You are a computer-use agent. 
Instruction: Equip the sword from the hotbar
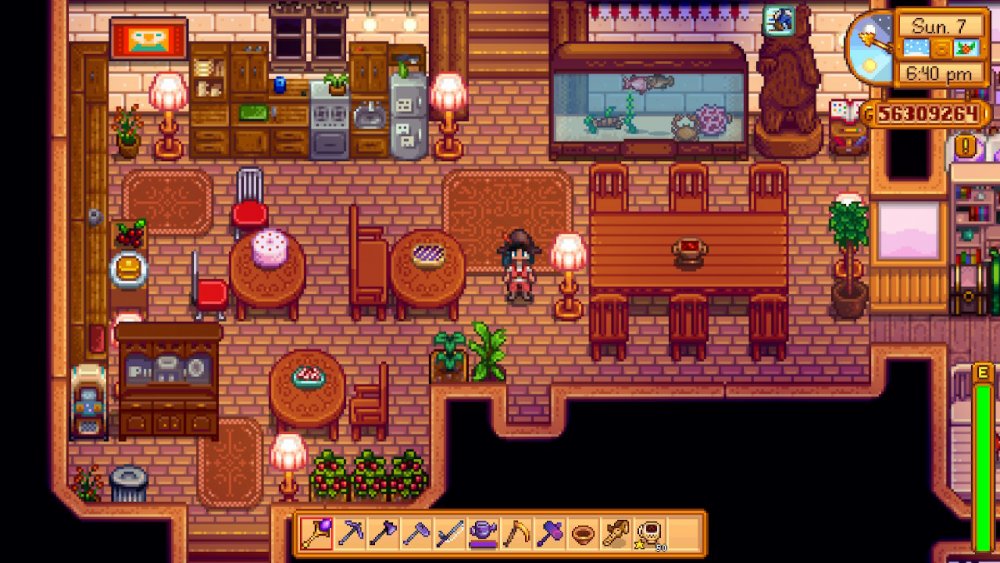point(449,534)
